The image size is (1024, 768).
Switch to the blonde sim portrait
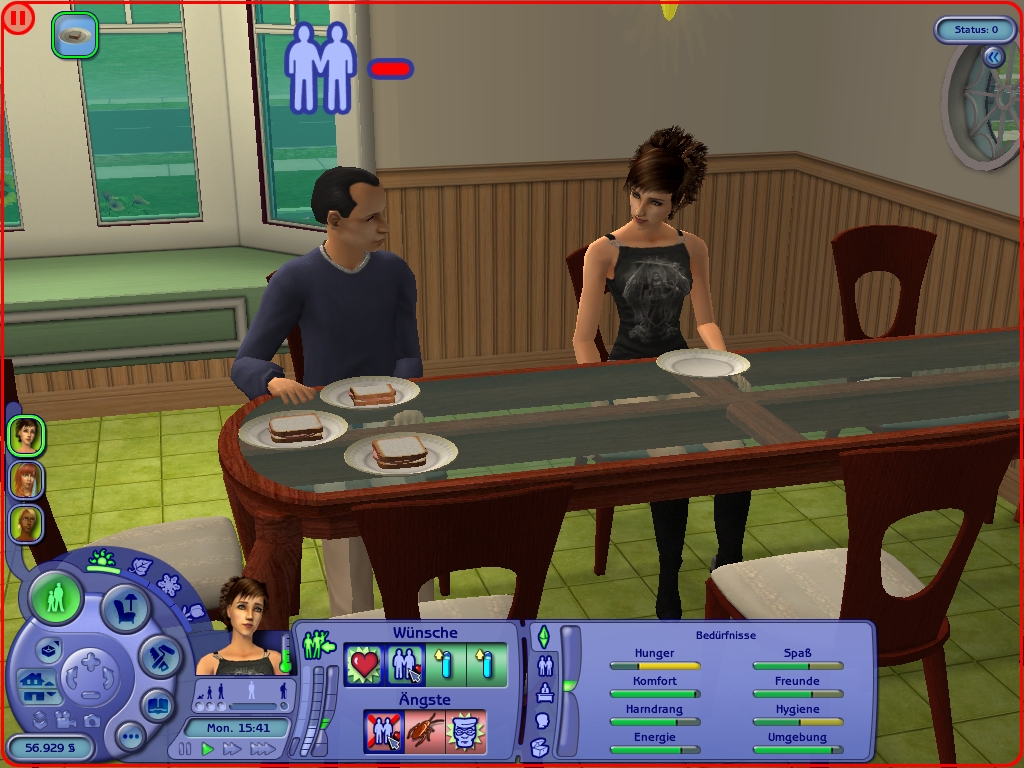[x=25, y=523]
